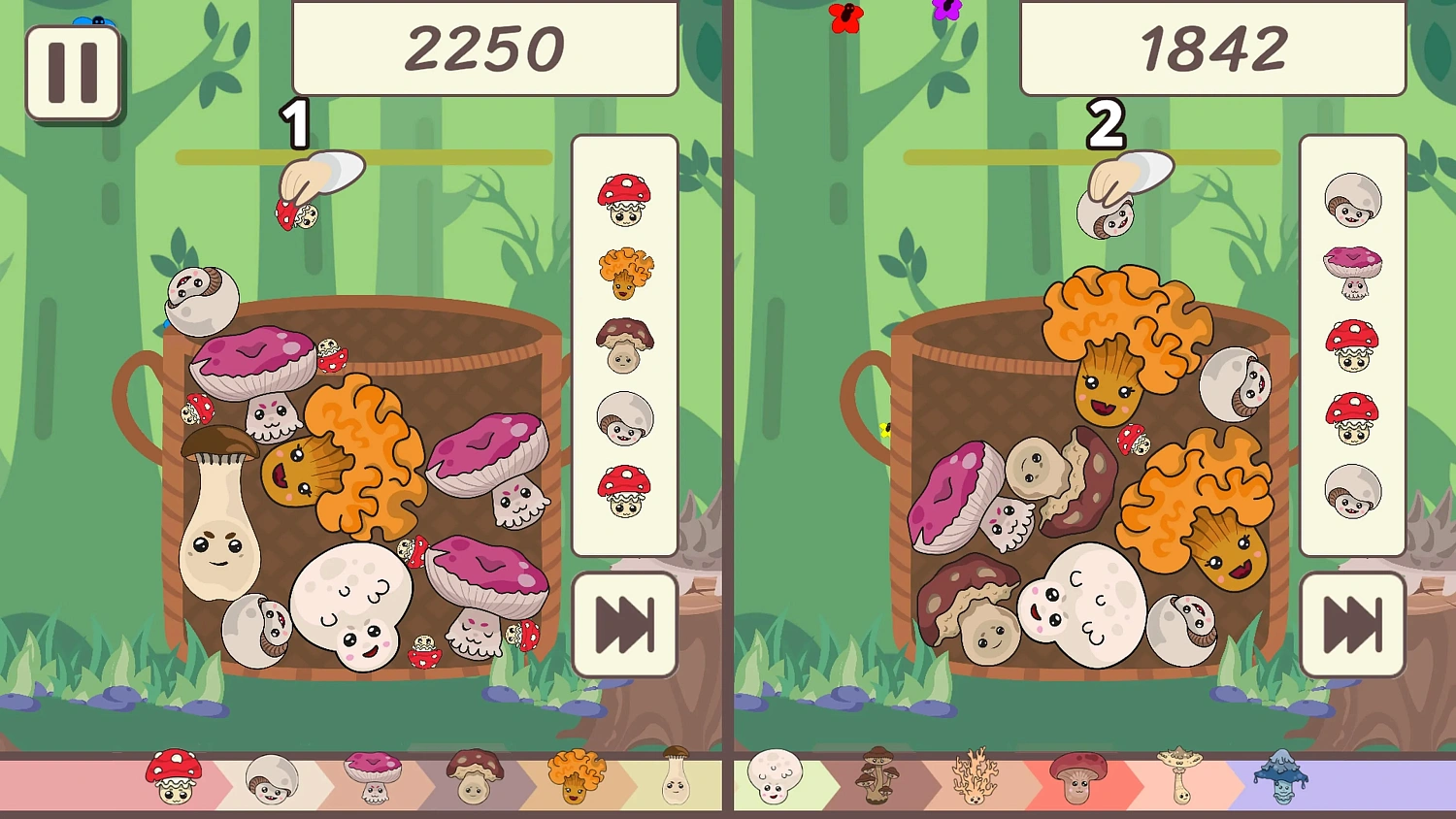
Task: Select the top puffball in player 2's queue
Action: click(x=1352, y=201)
